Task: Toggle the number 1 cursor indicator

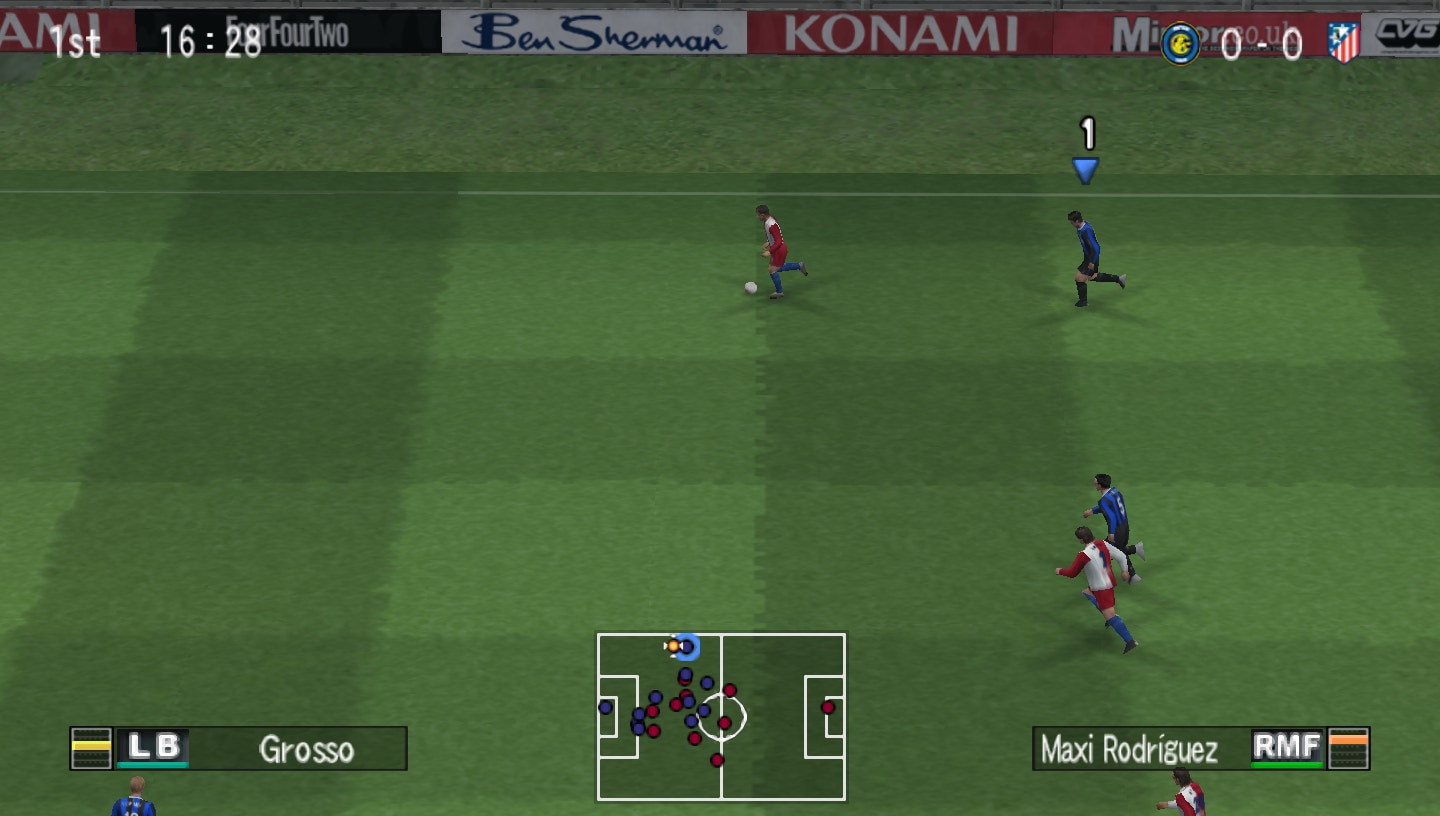Action: tap(1087, 132)
